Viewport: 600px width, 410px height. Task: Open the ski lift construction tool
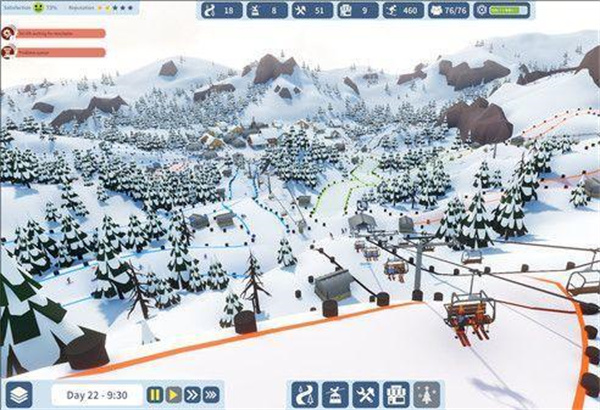coord(336,394)
